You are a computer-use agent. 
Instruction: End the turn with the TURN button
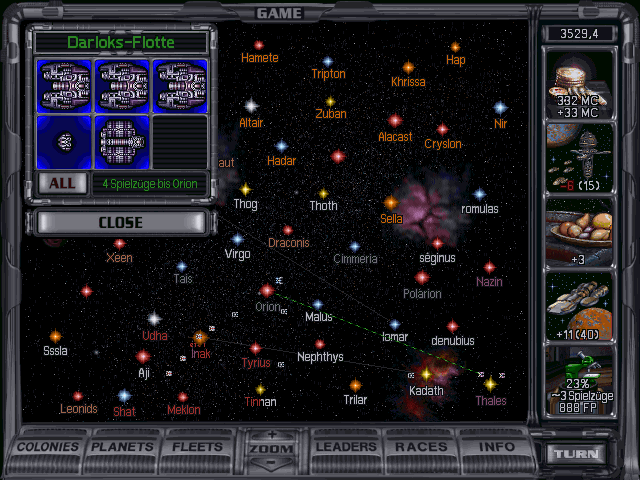pos(577,453)
